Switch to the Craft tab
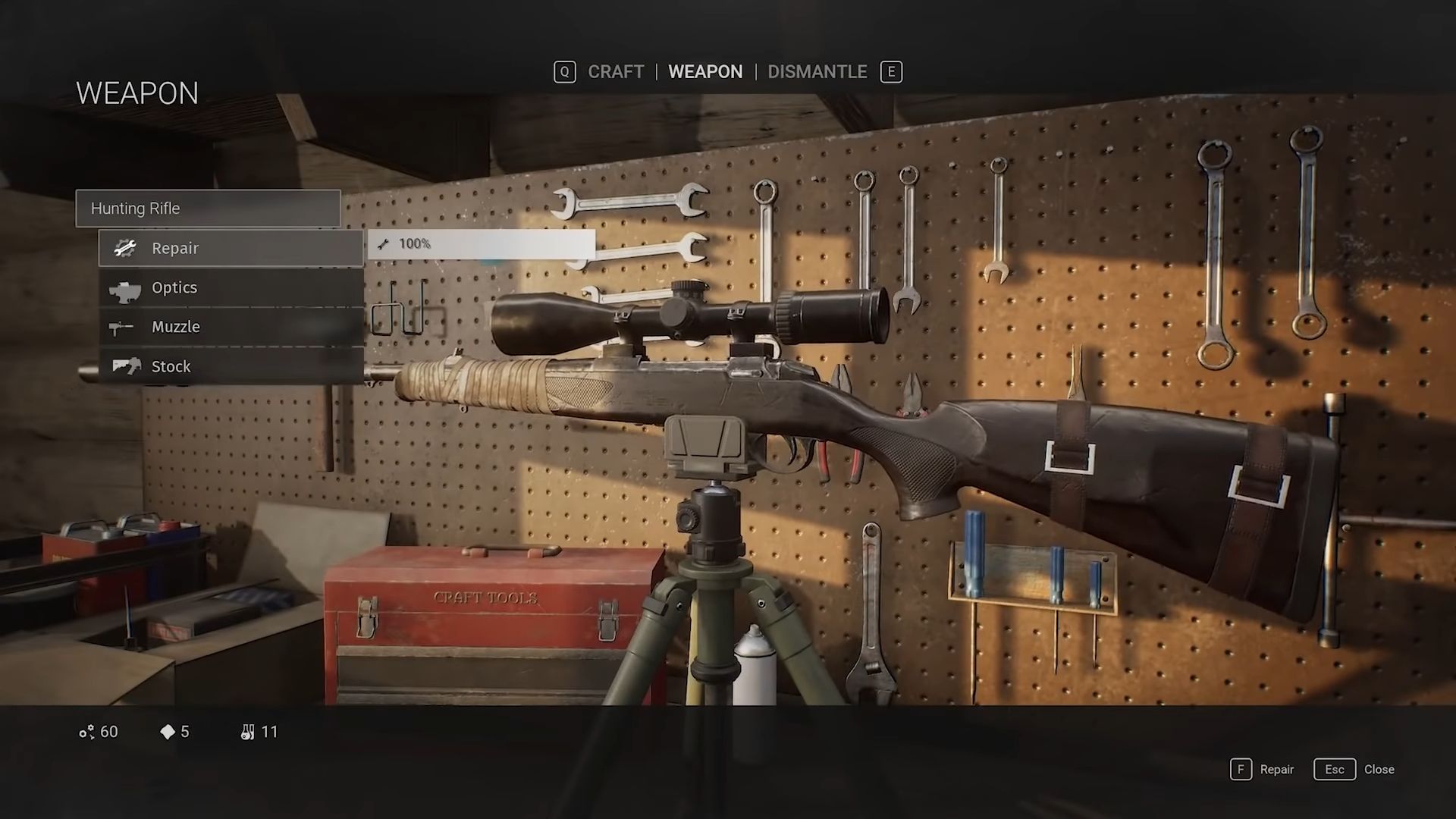This screenshot has height=819, width=1456. [x=615, y=72]
